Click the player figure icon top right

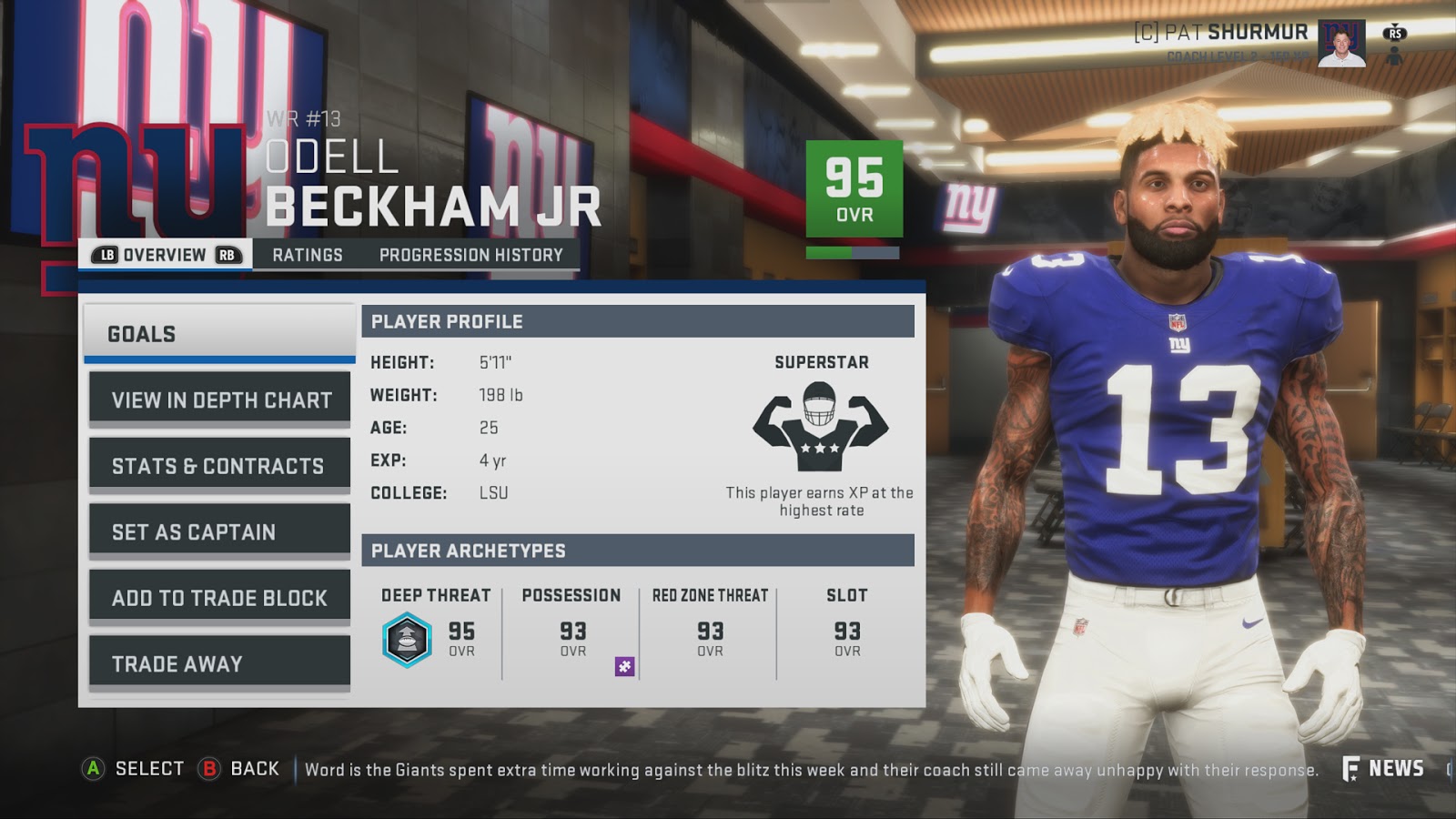coord(1394,57)
